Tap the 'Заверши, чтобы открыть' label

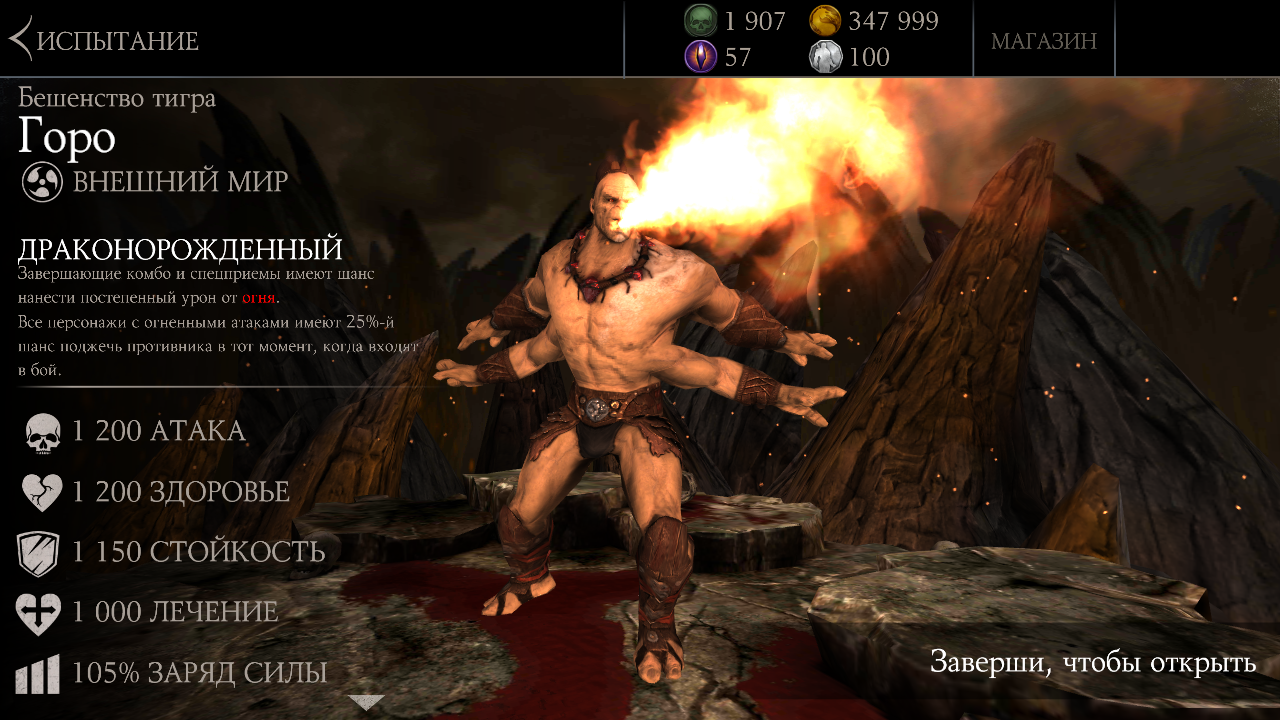tap(1092, 663)
